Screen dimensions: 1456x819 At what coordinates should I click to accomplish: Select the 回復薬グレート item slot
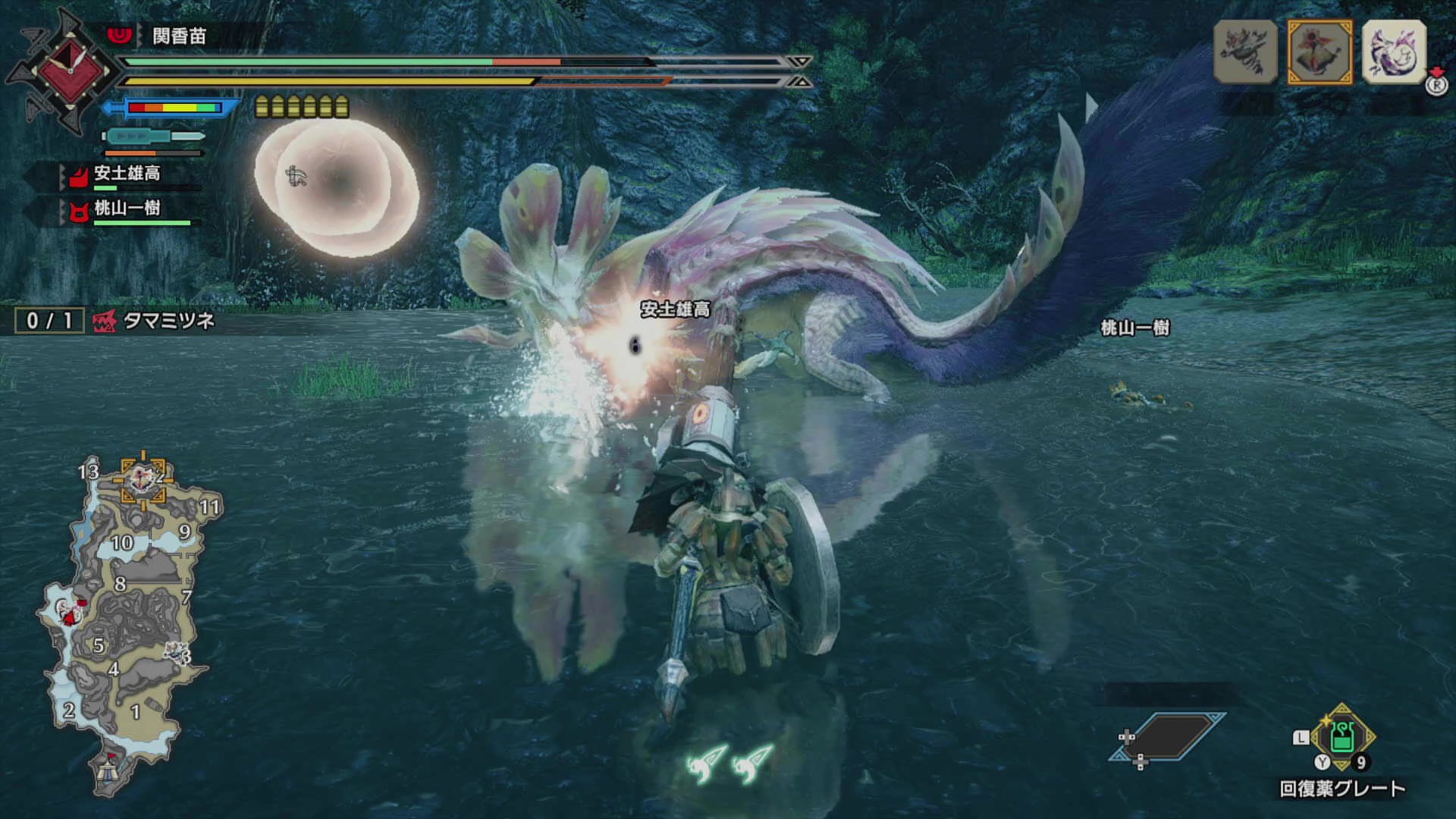tap(1341, 738)
